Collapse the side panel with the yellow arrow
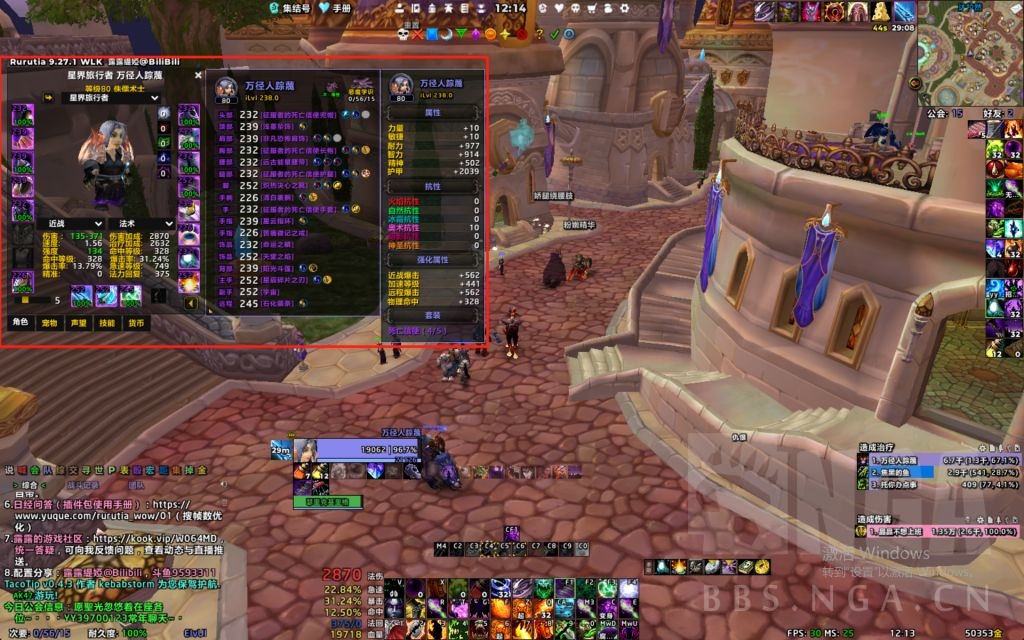The width and height of the screenshot is (1024, 640). point(190,303)
